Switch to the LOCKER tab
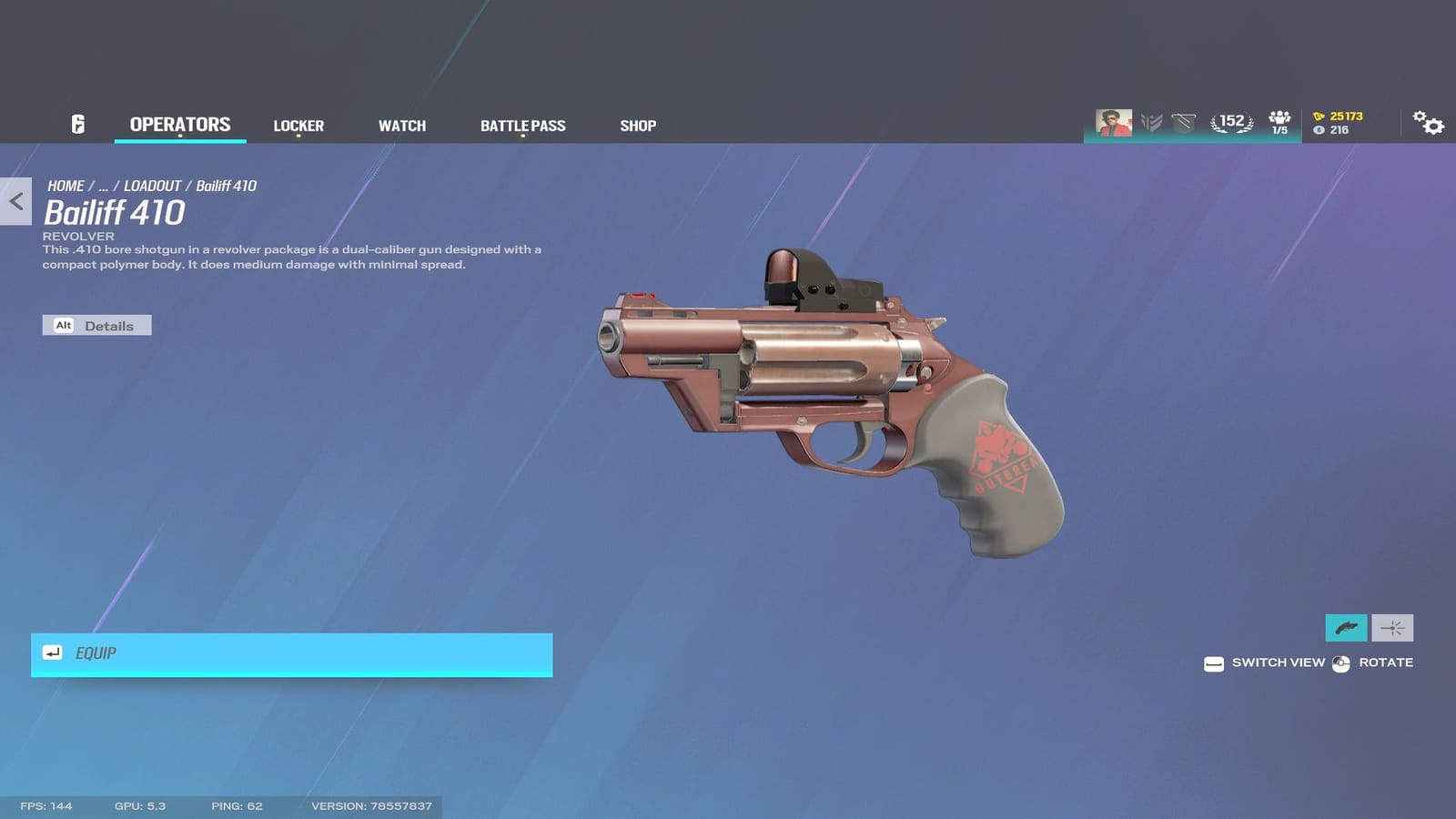Viewport: 1456px width, 819px height. (298, 126)
